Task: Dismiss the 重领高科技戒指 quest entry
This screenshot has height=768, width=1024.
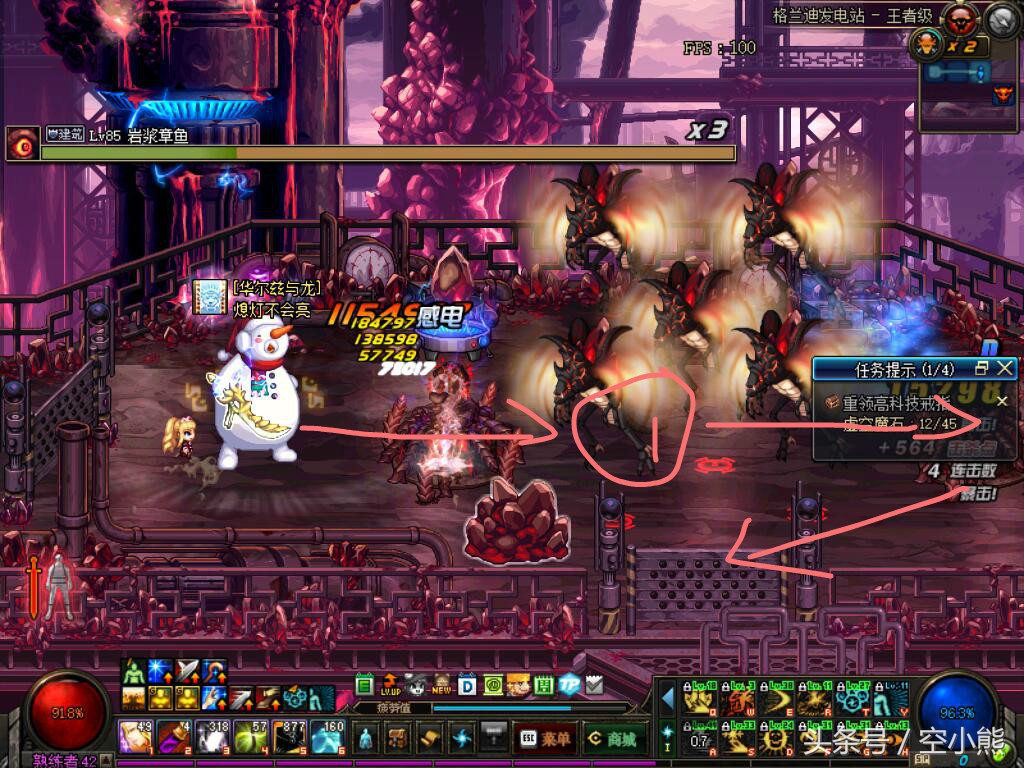Action: 1002,401
